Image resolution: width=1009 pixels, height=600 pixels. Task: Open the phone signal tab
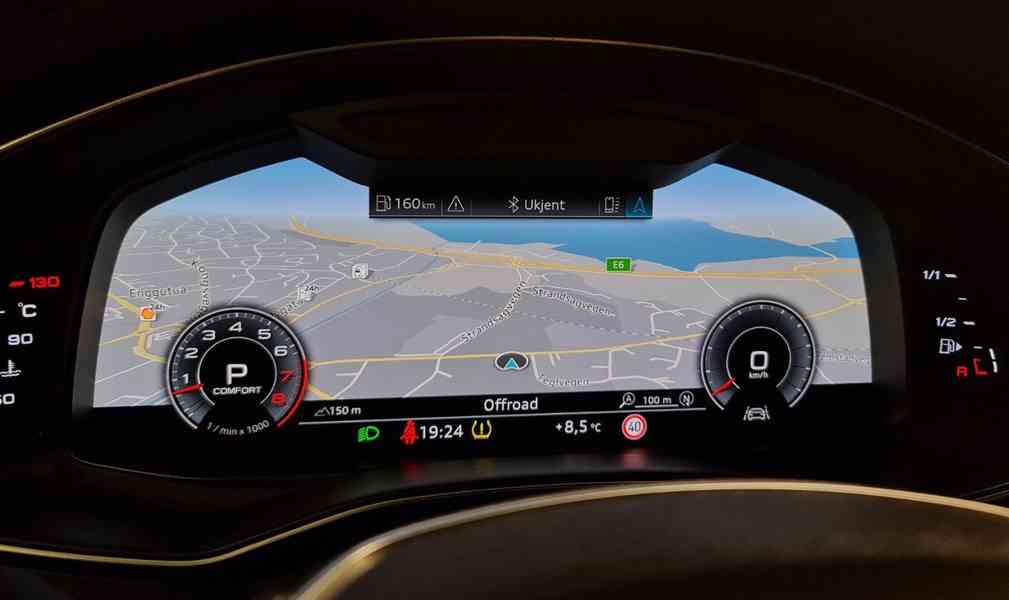coord(610,204)
